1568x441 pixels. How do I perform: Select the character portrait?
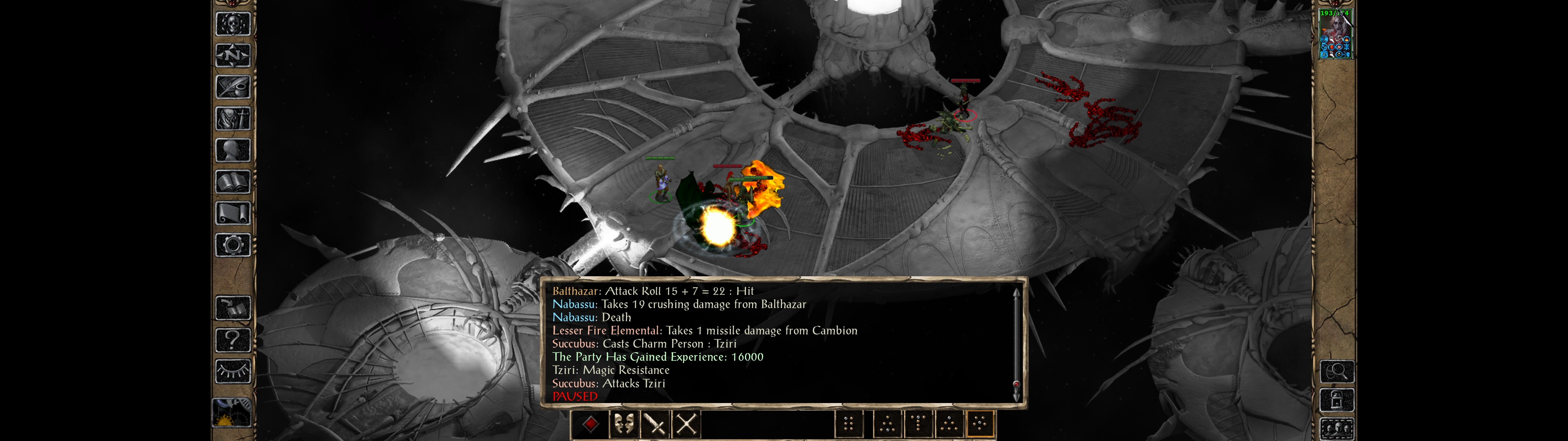1336,34
